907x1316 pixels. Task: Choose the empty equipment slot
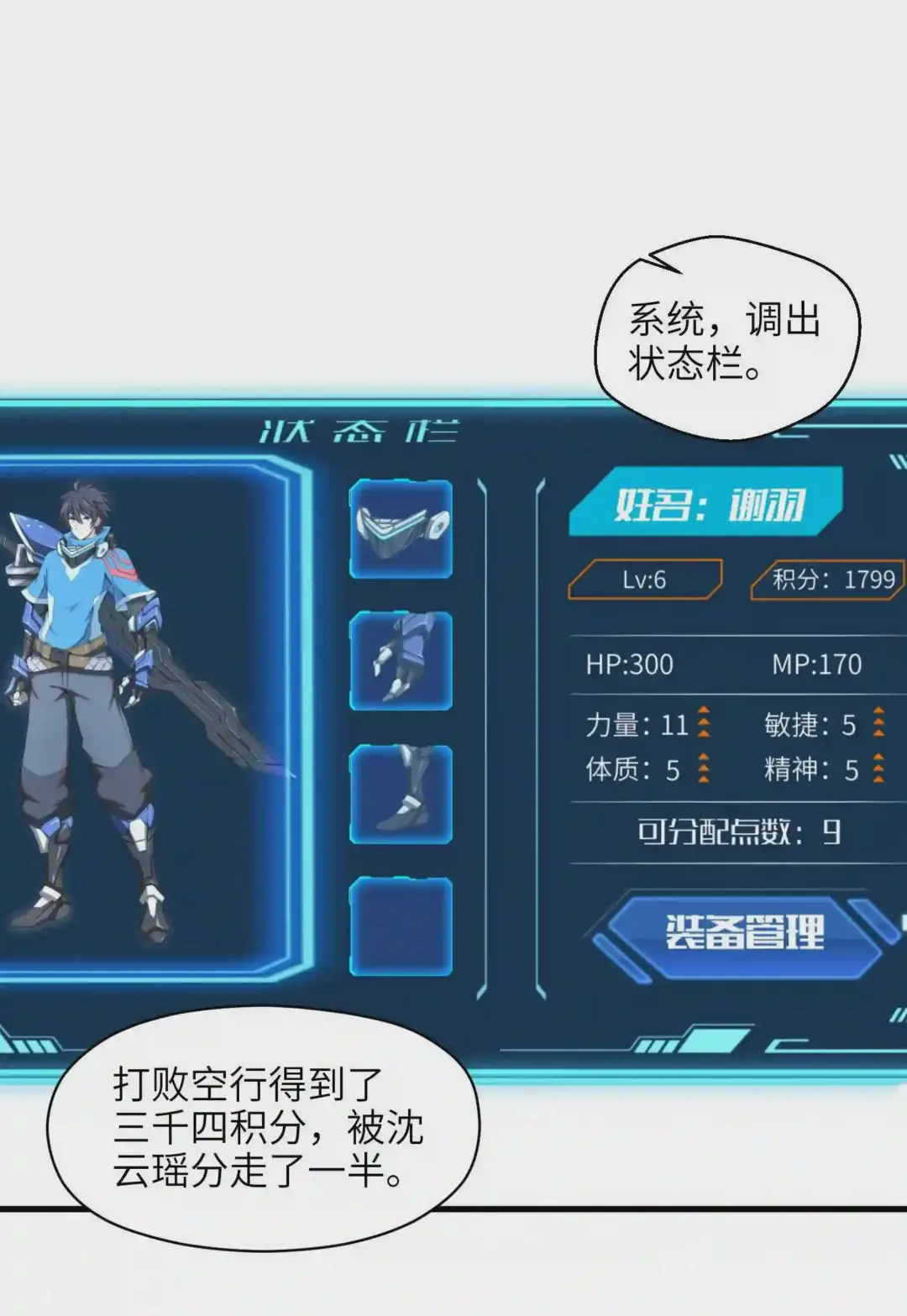[401, 925]
